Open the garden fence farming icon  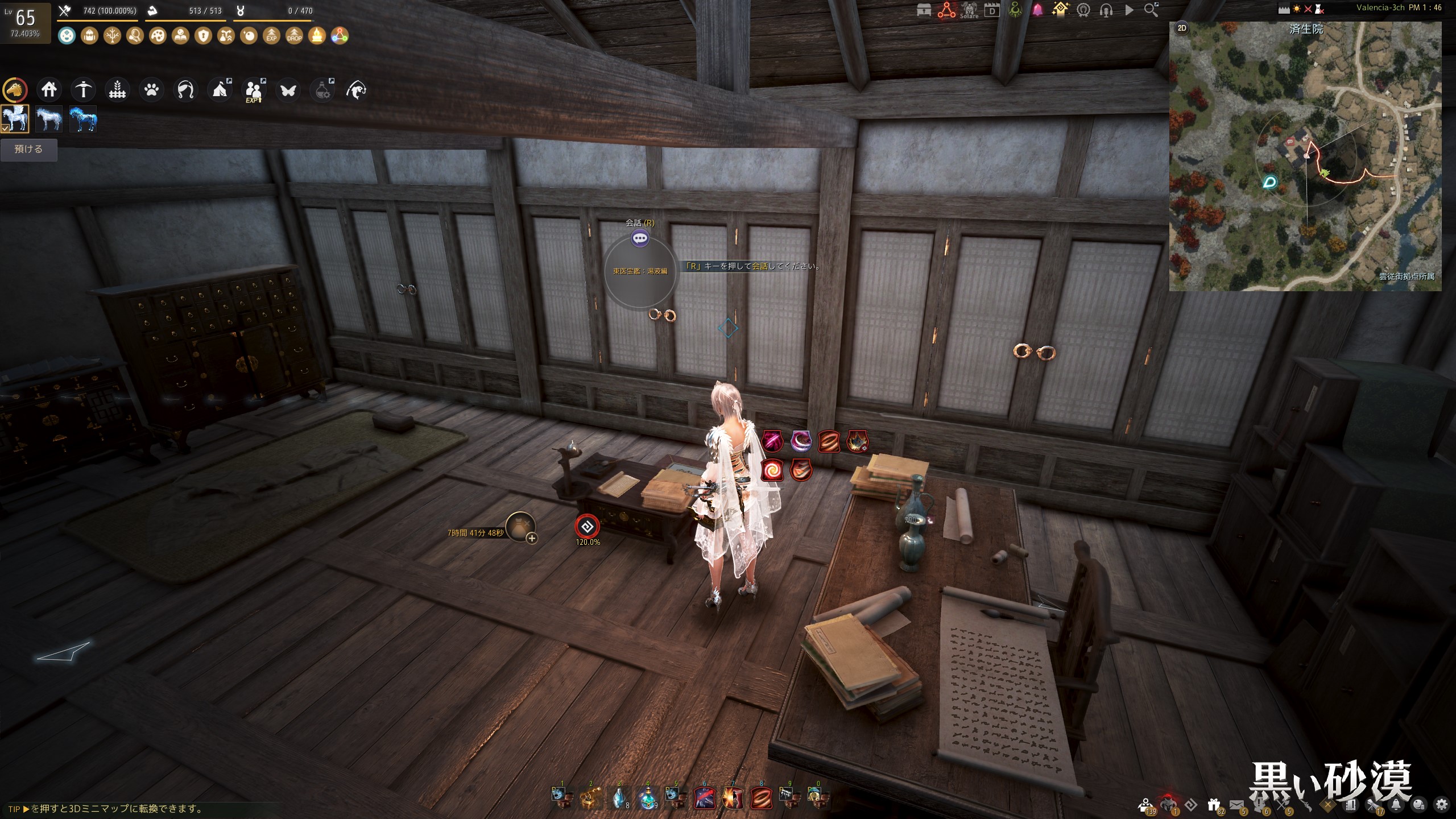point(117,90)
